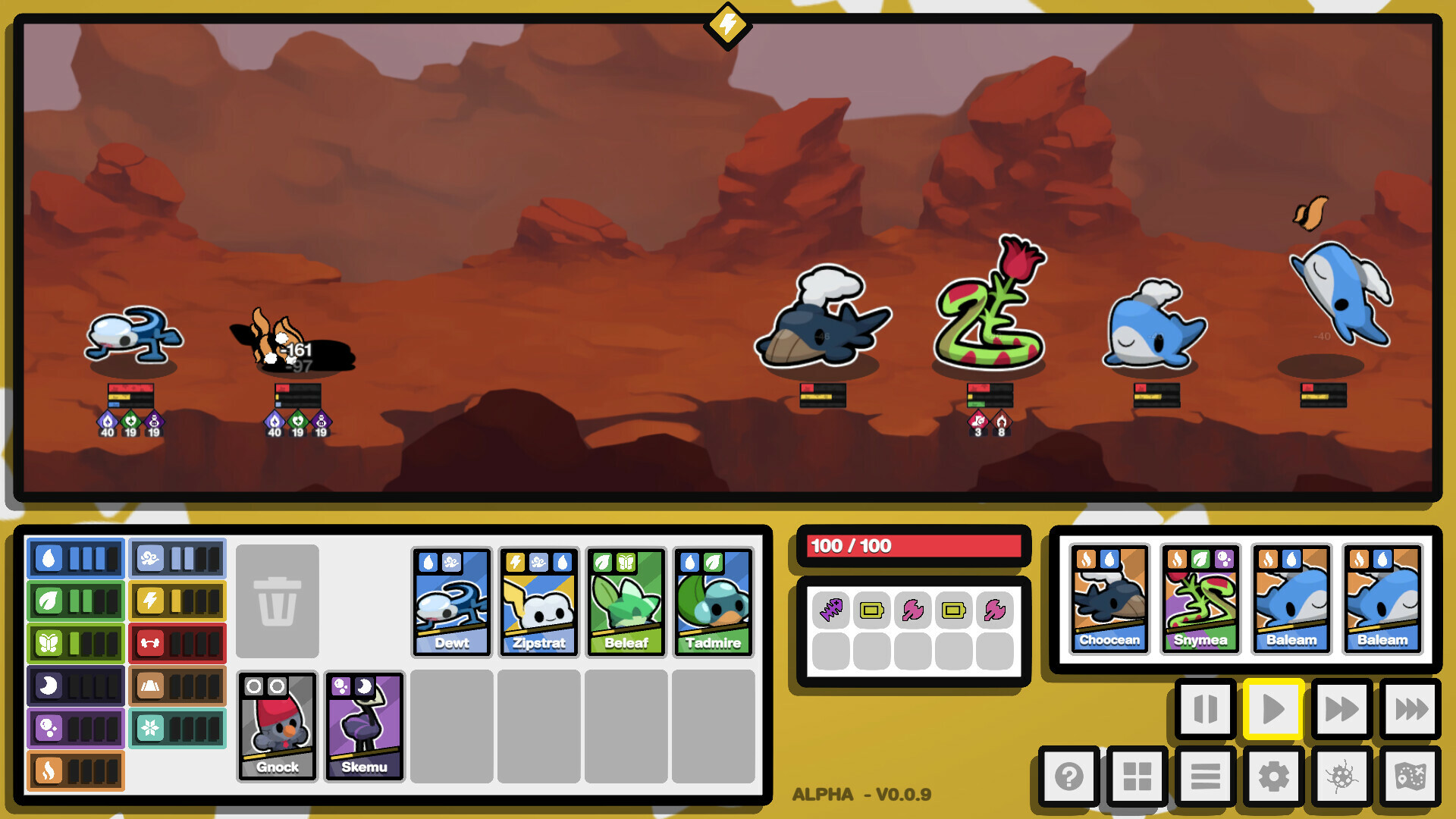Screen dimensions: 1456x819
Task: Click the 100/100 health bar
Action: tap(914, 544)
